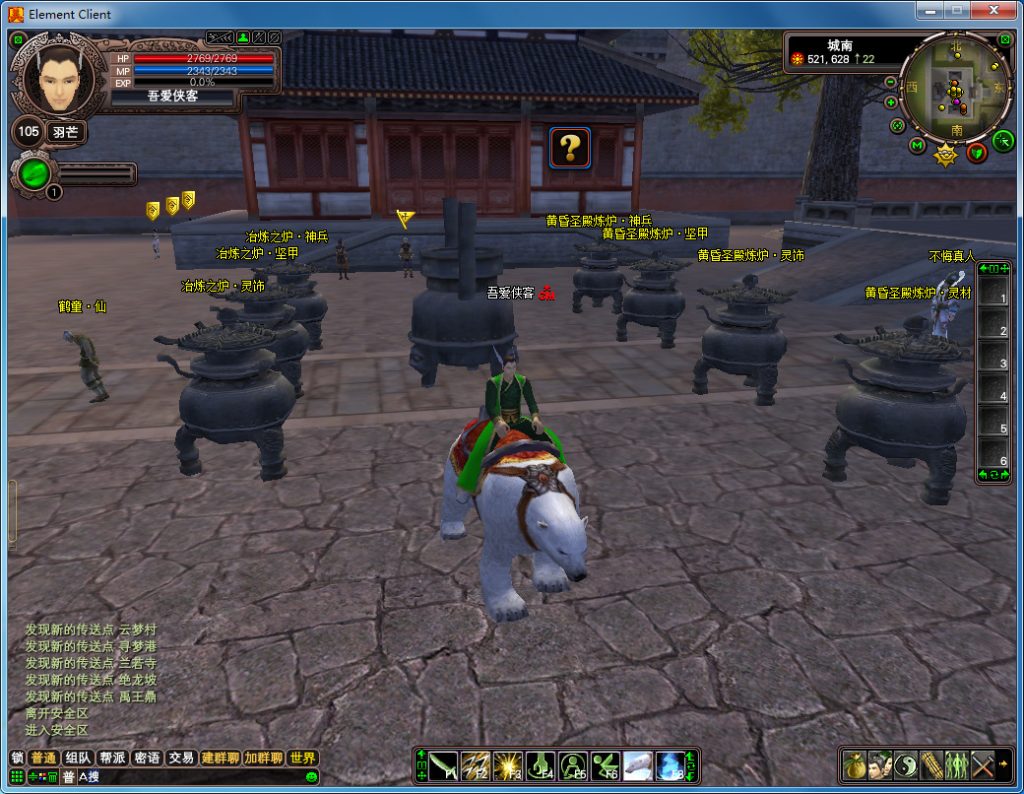
Task: Click the yellow question mark help button
Action: tap(570, 148)
